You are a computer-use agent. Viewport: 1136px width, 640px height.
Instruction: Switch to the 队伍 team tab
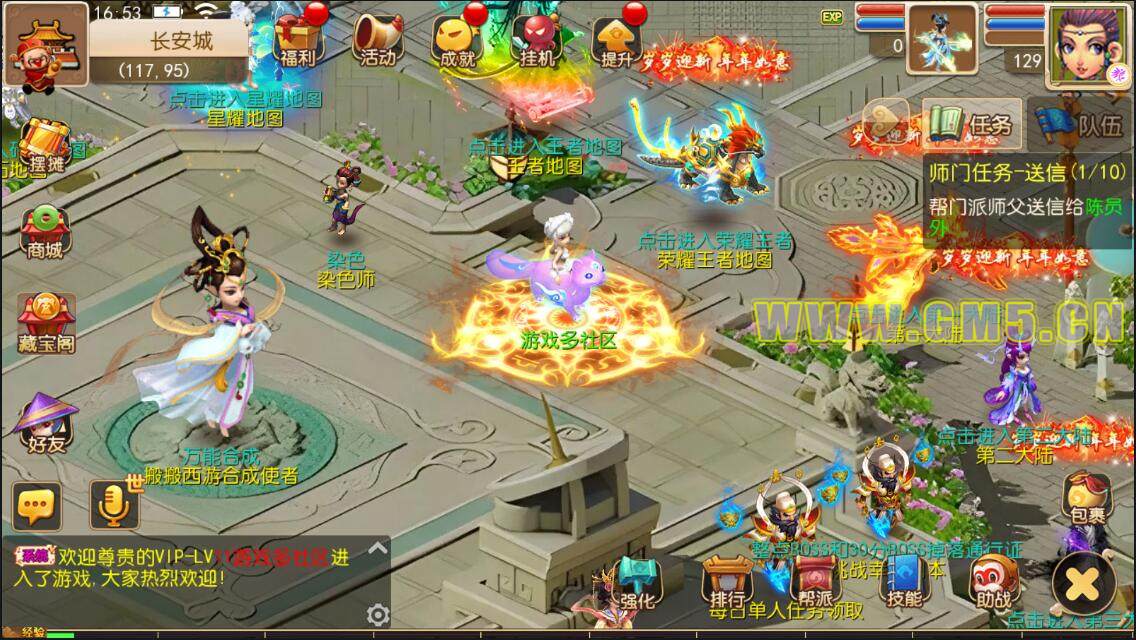1083,125
